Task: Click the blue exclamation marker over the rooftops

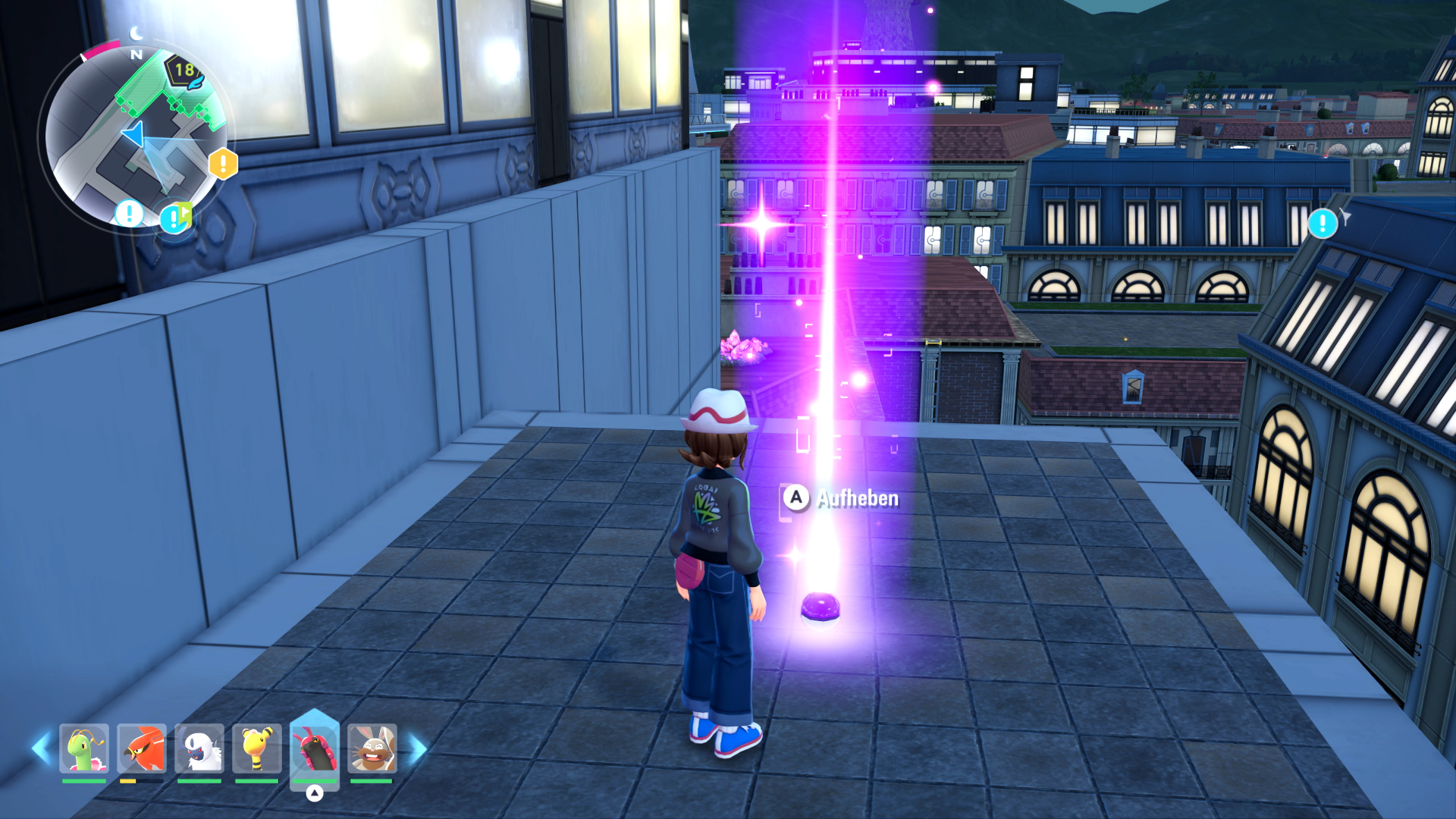Action: point(1323,224)
